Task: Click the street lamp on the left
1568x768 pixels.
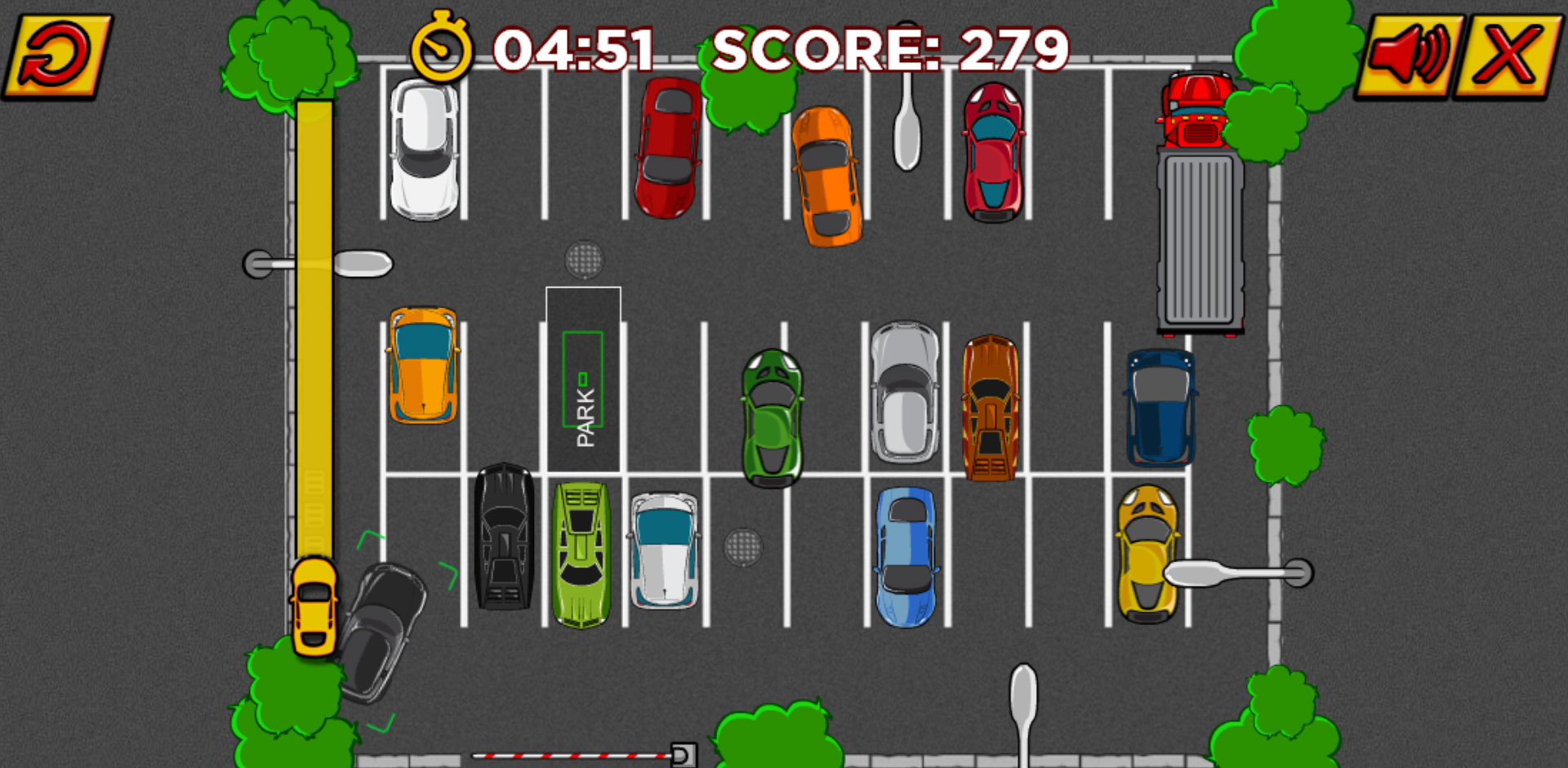Action: point(318,261)
